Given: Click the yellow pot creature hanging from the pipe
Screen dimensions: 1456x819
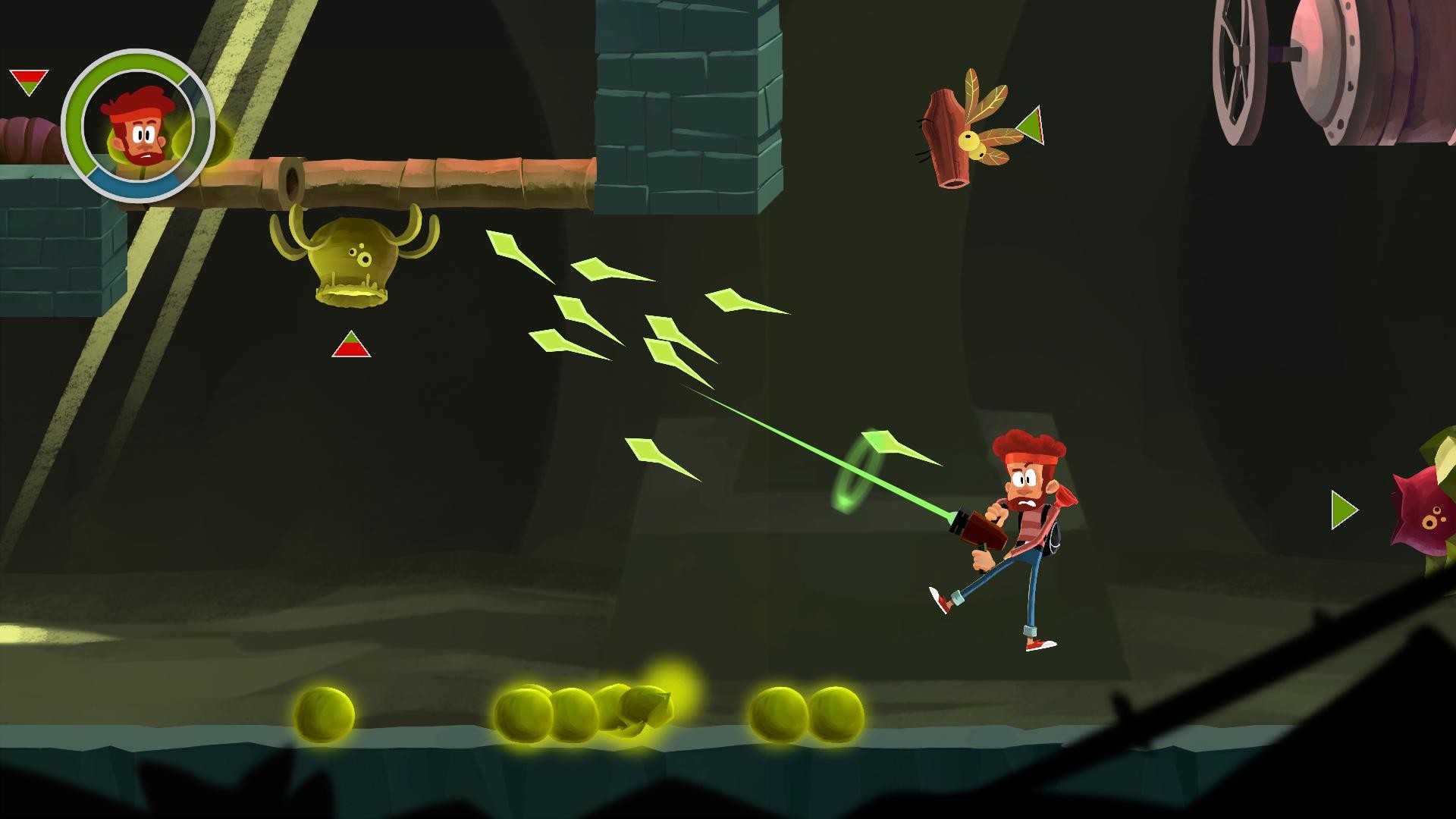Looking at the screenshot, I should point(353,262).
